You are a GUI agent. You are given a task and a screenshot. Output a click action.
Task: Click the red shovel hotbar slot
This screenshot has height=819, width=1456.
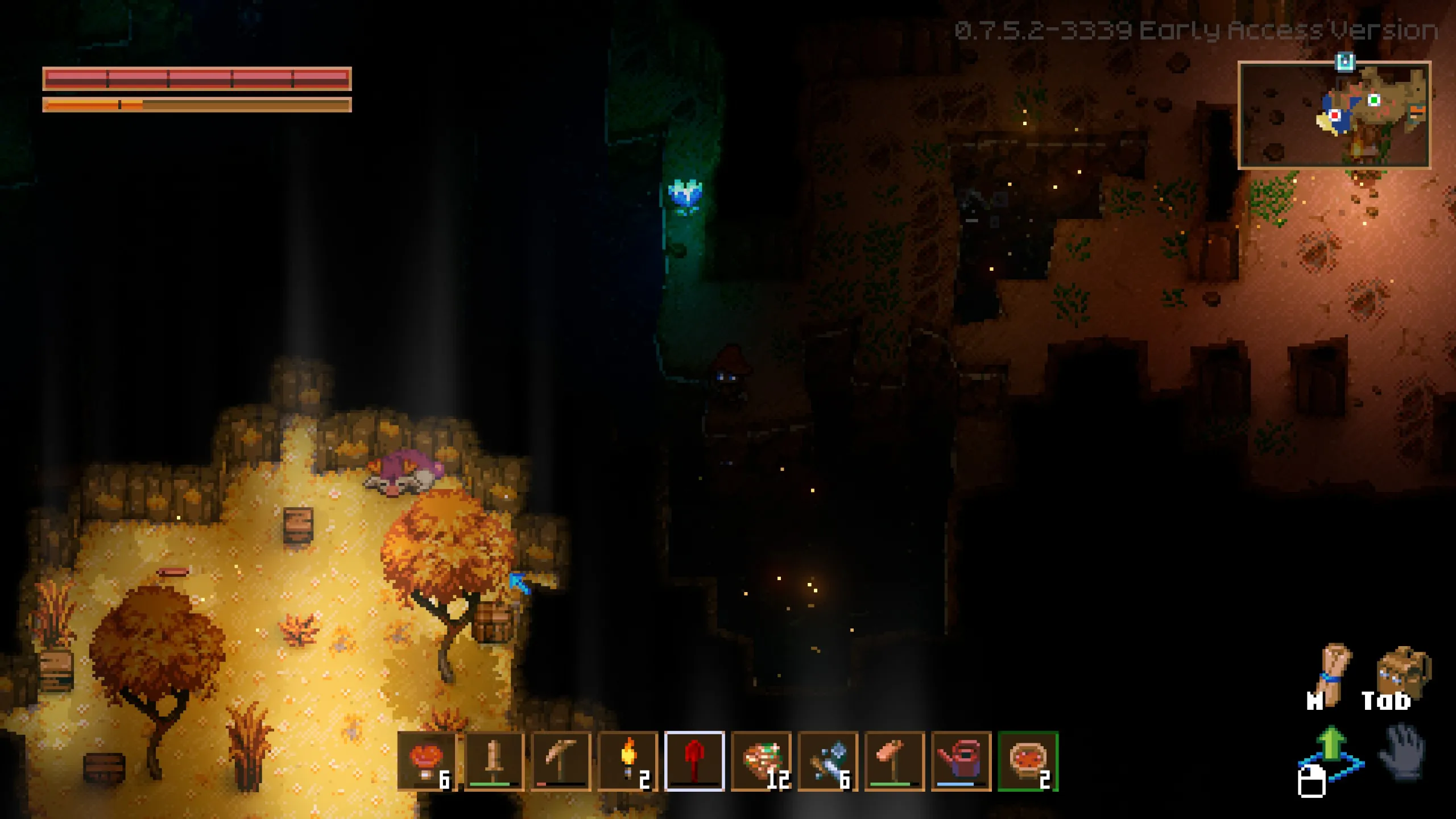tap(694, 761)
